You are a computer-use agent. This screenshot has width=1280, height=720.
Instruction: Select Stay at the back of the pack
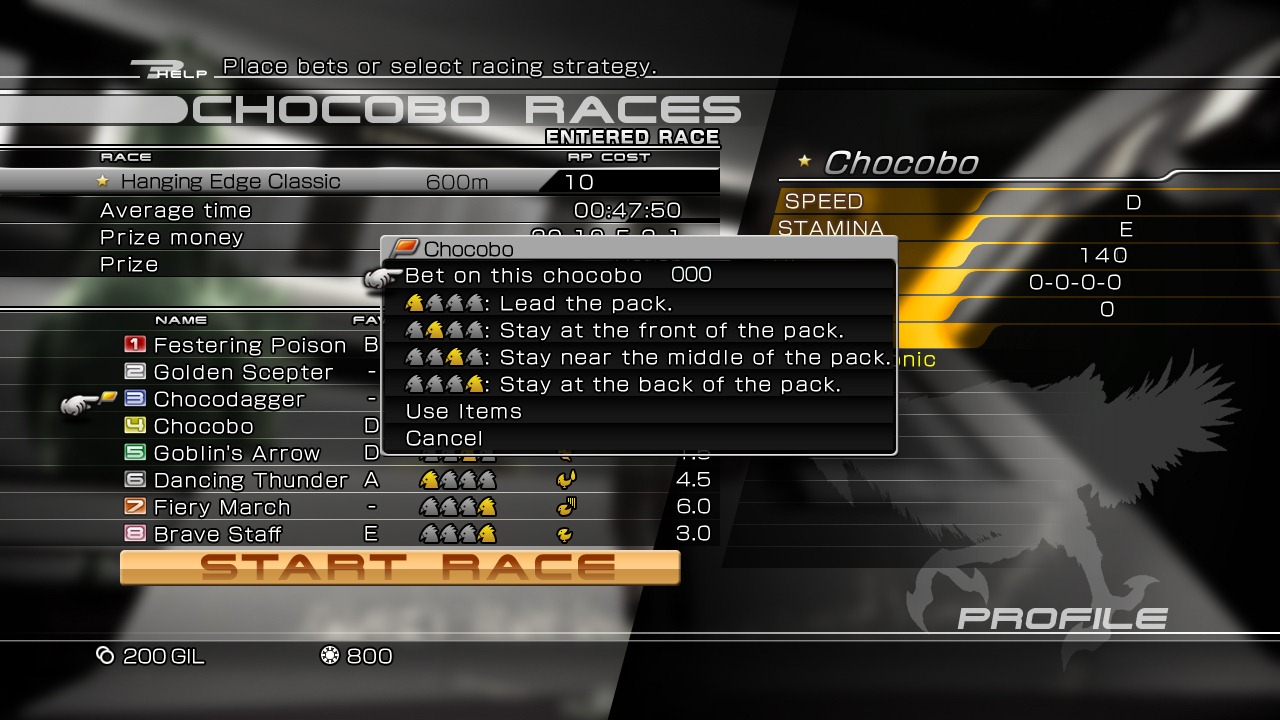pos(669,384)
